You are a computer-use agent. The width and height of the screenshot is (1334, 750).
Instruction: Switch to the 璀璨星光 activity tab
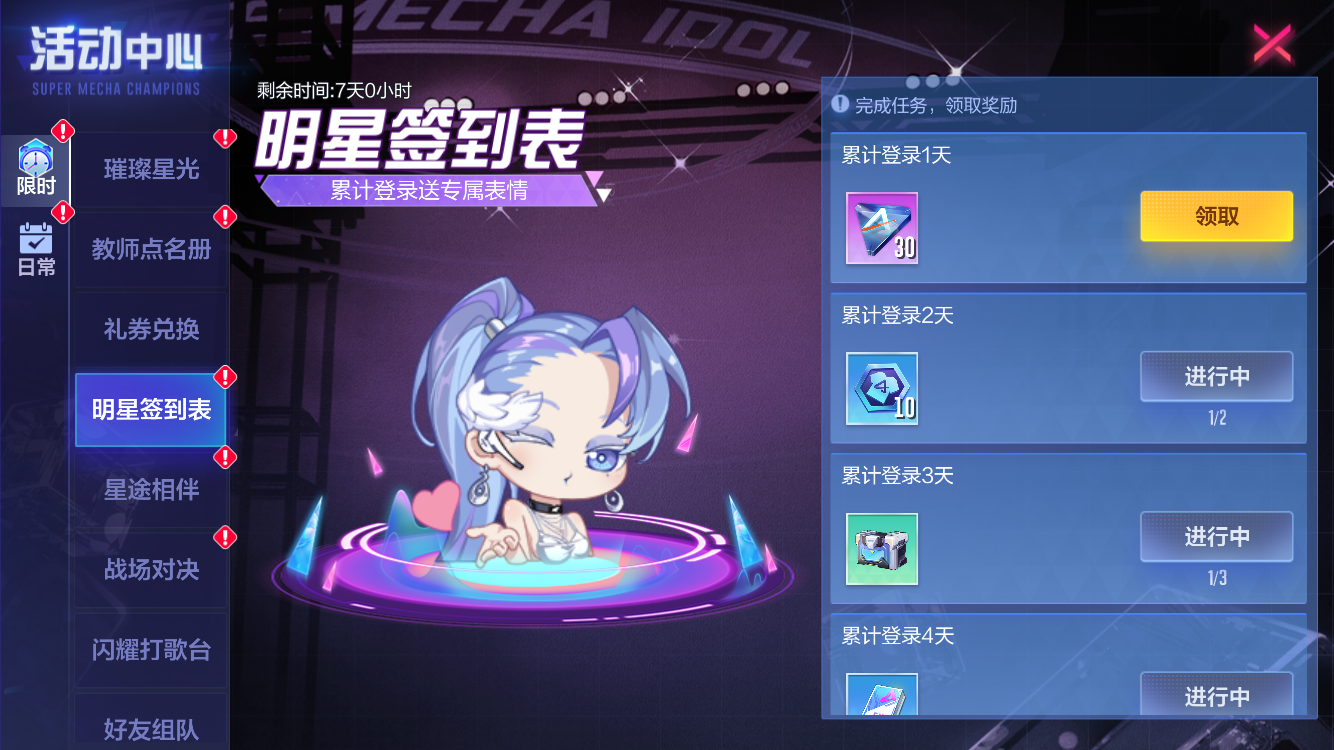(150, 169)
